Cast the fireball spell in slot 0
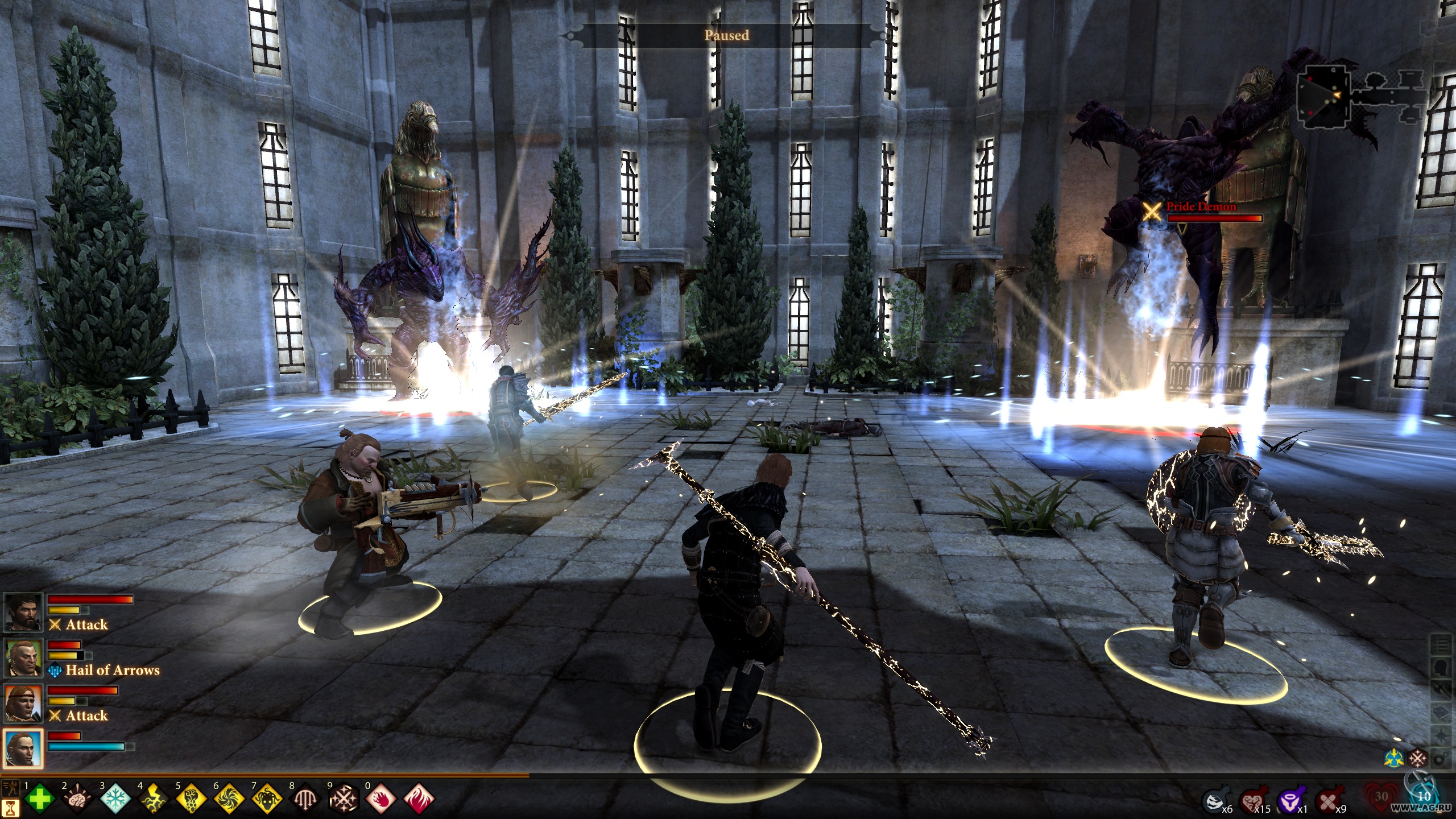The height and width of the screenshot is (819, 1456). coord(381,799)
